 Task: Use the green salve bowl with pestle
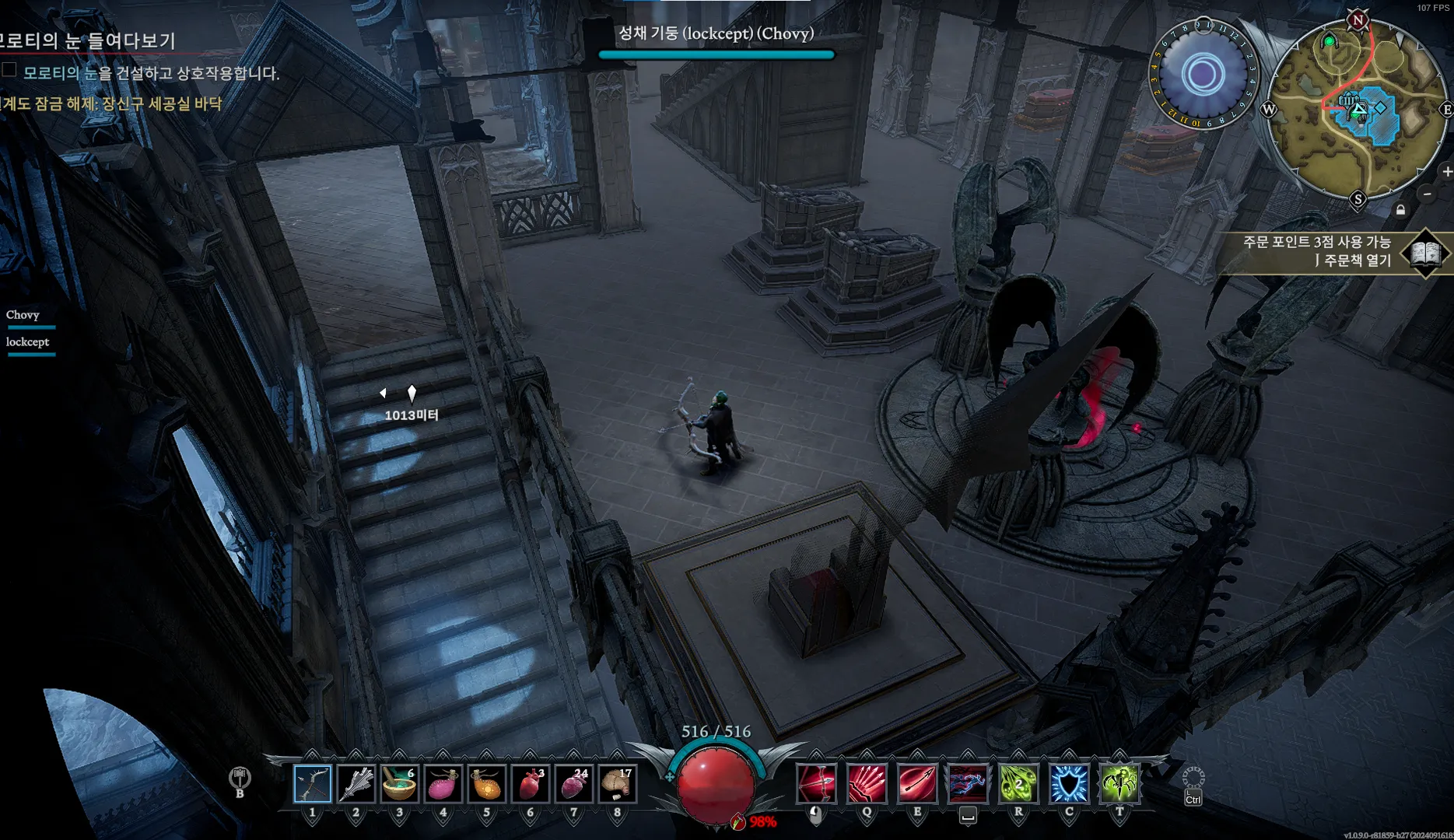coord(400,784)
